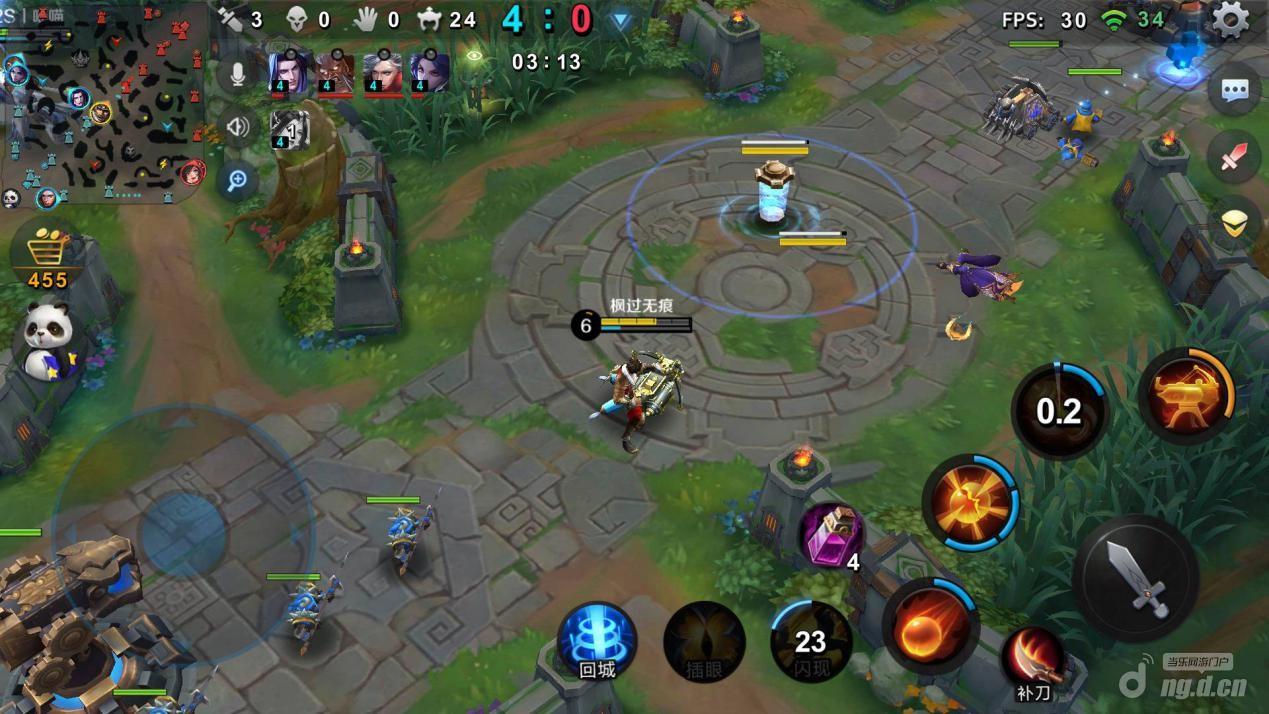Image resolution: width=1269 pixels, height=714 pixels.
Task: Expand the scoreboard dropdown arrow
Action: click(621, 20)
